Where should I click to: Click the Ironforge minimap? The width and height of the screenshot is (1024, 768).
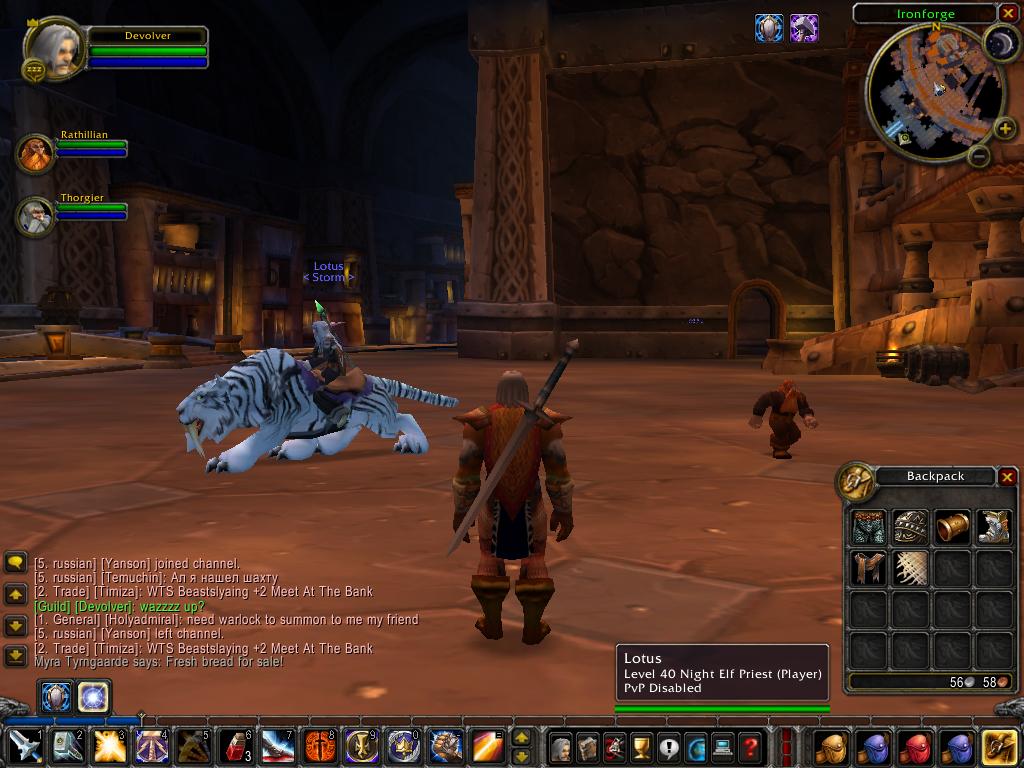(x=933, y=92)
